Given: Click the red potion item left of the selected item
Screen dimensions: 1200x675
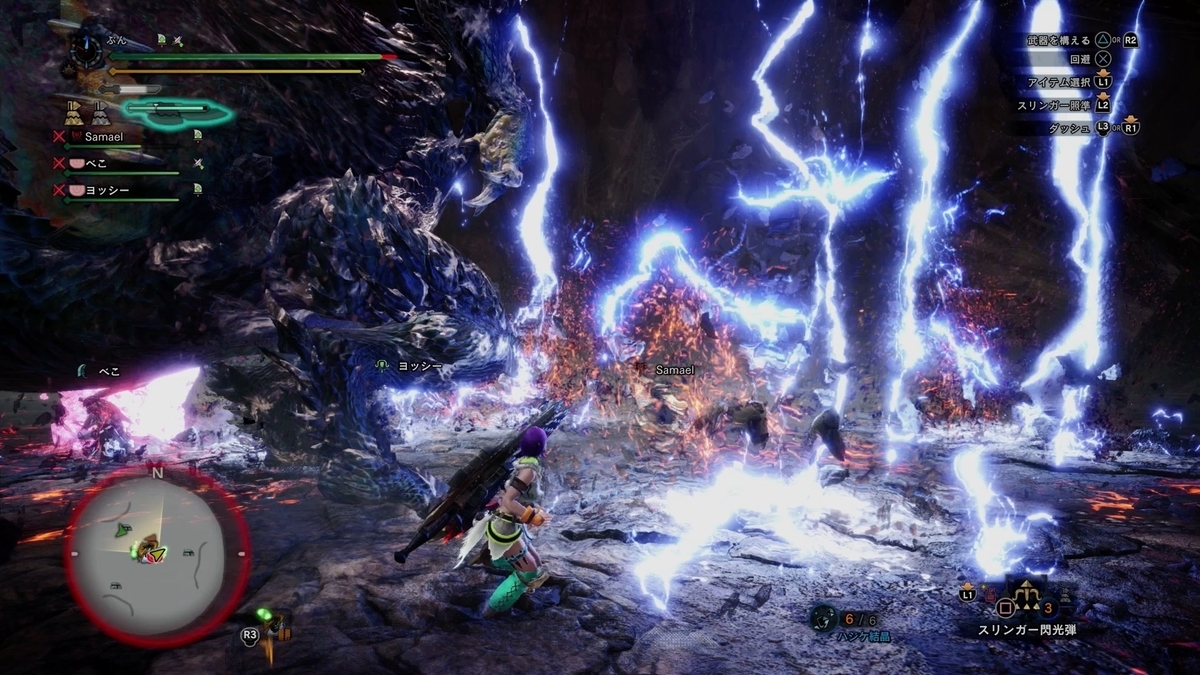Looking at the screenshot, I should tap(988, 597).
